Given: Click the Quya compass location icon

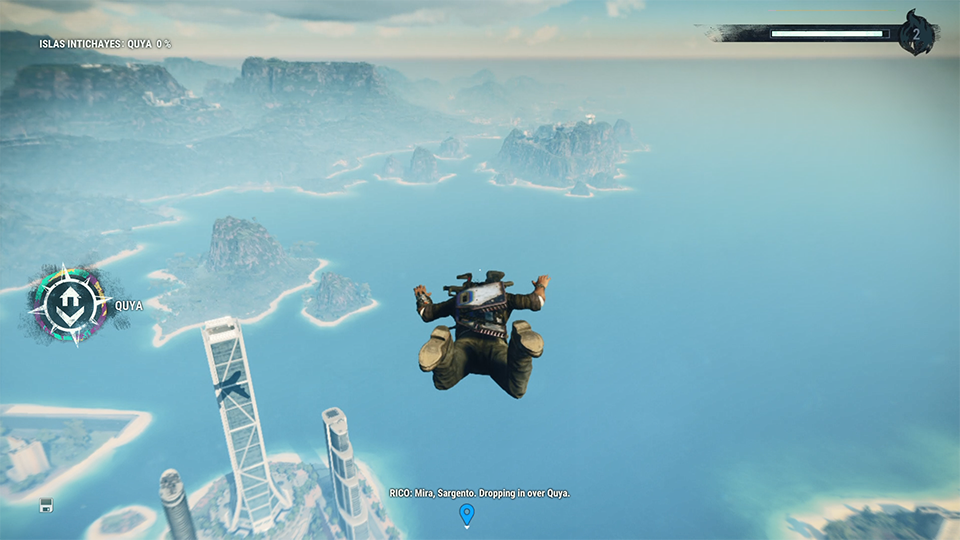Looking at the screenshot, I should click(69, 304).
